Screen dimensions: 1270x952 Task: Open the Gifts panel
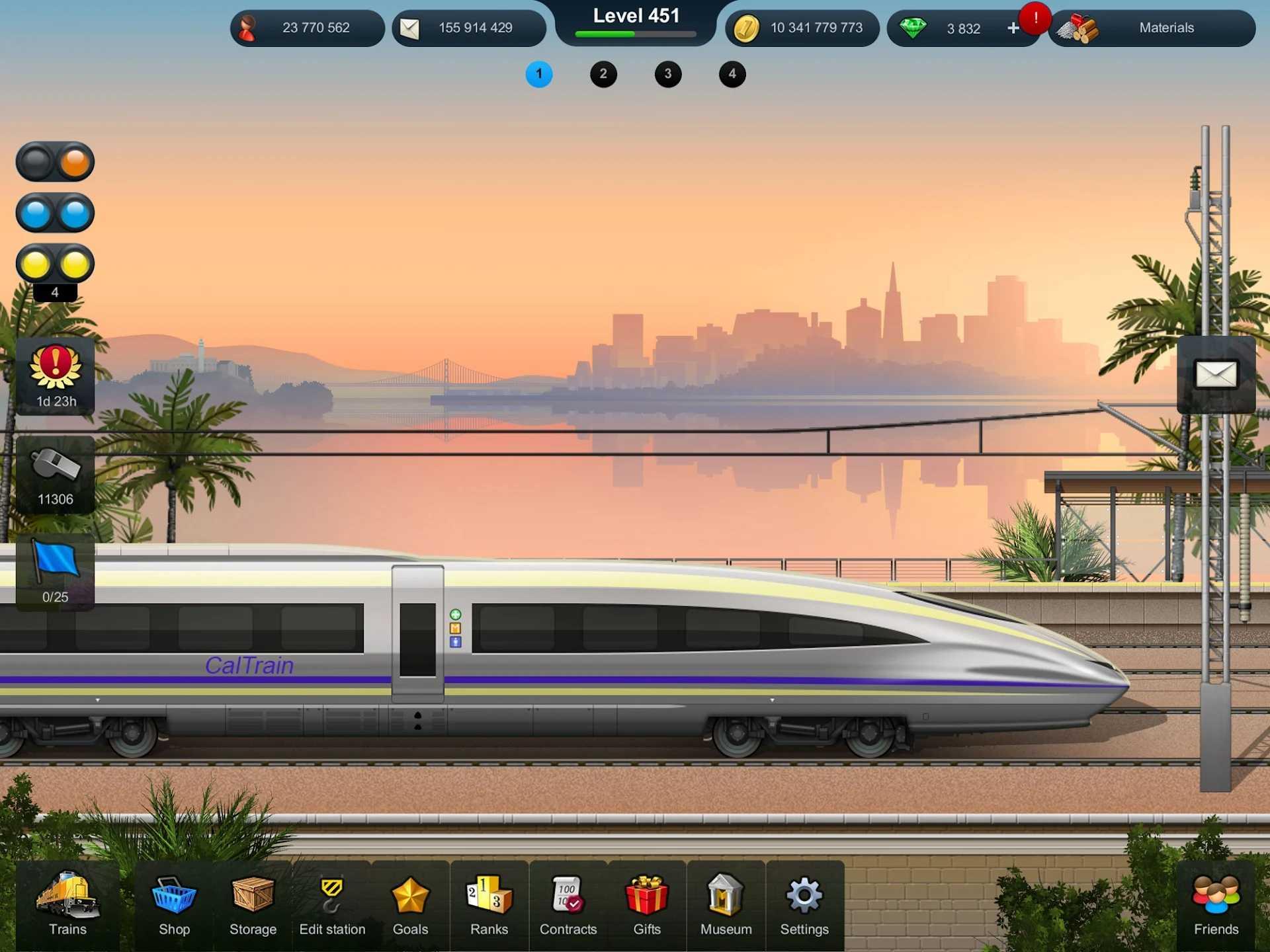point(646,906)
